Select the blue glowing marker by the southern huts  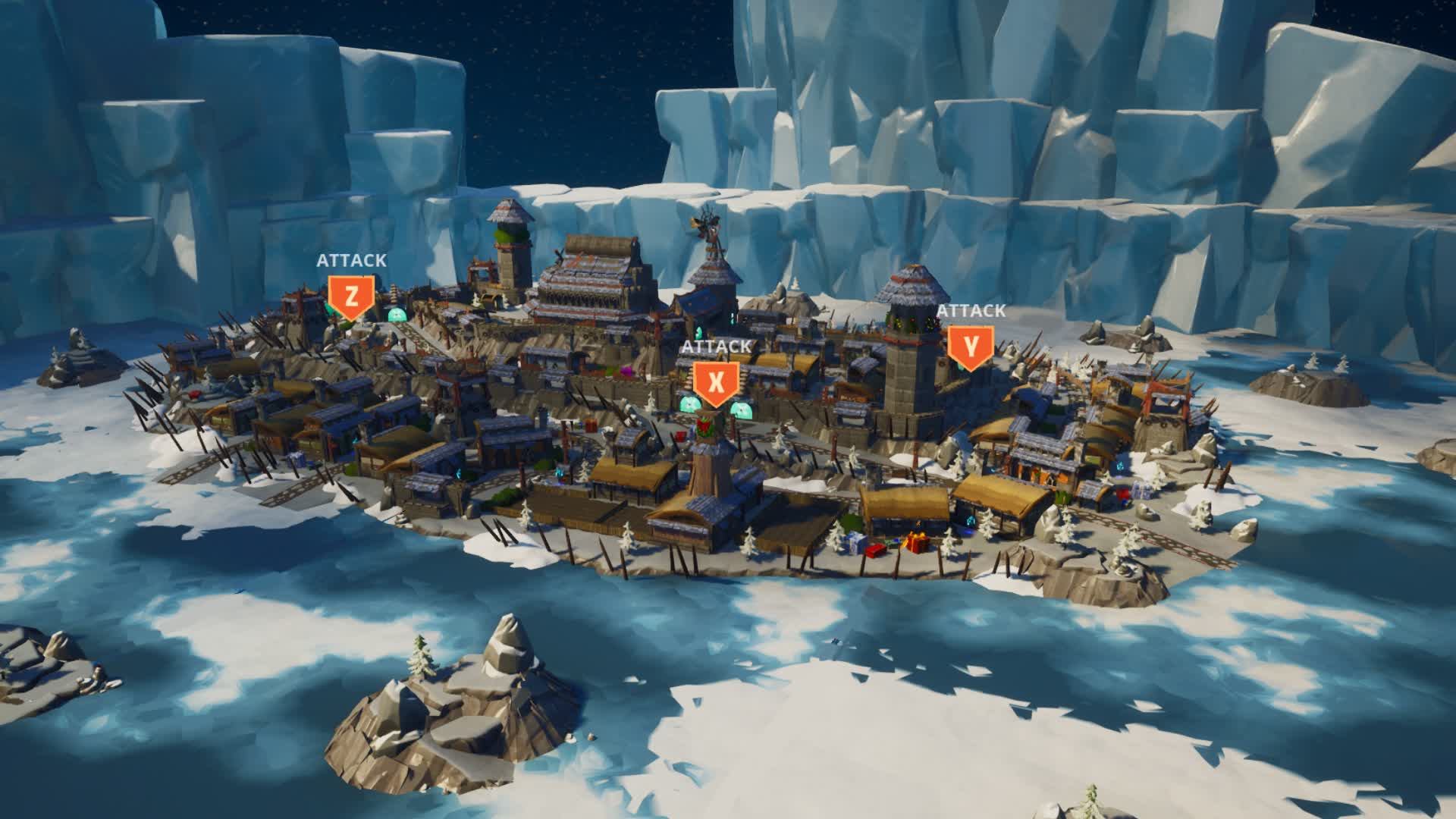click(x=971, y=522)
